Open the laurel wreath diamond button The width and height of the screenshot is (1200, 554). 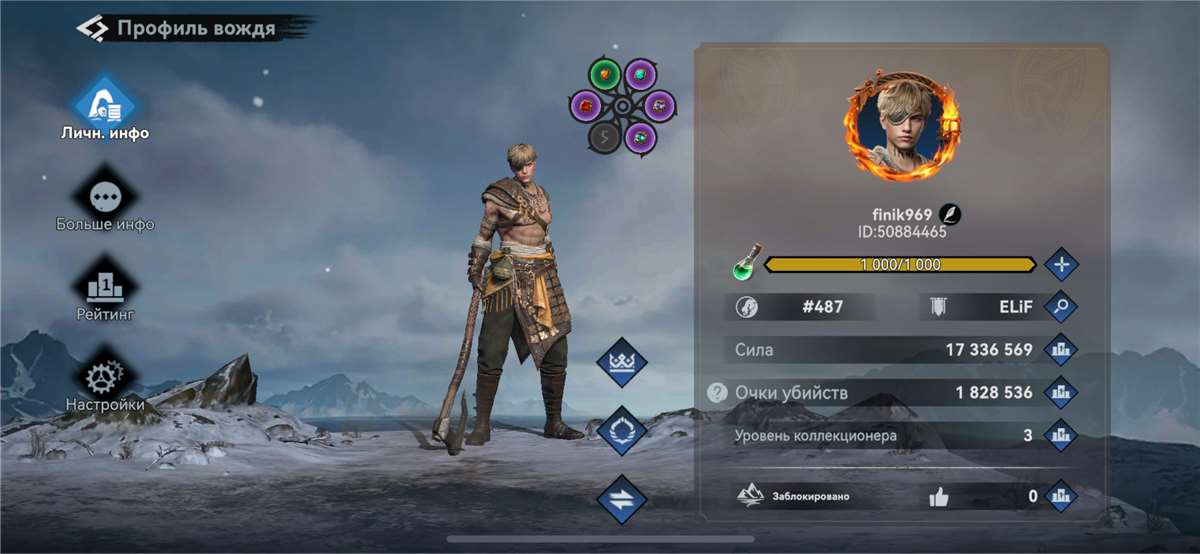coord(622,431)
